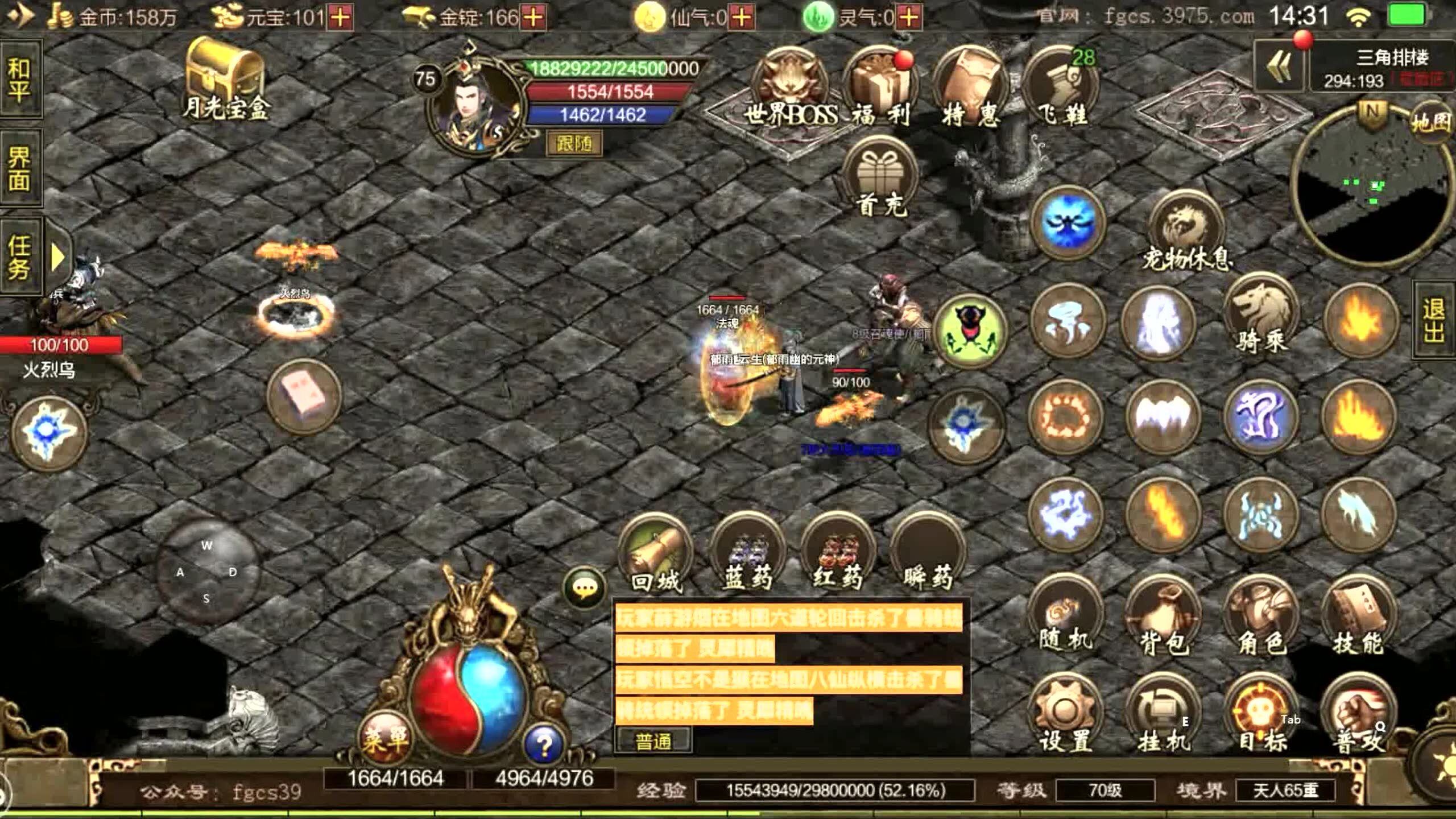Use the 飞鞋 flying shoes

click(1061, 88)
